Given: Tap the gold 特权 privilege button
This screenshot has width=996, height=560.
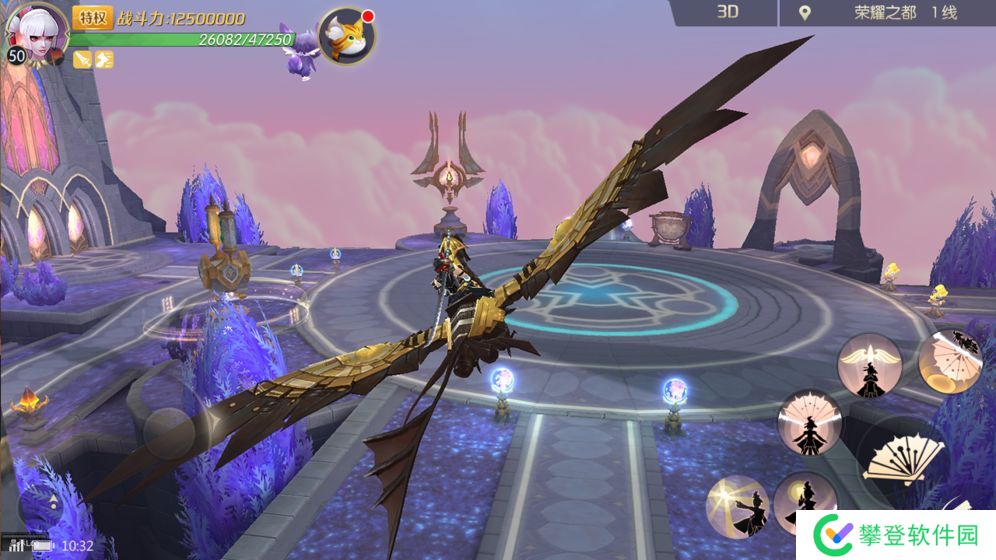Looking at the screenshot, I should (92, 17).
